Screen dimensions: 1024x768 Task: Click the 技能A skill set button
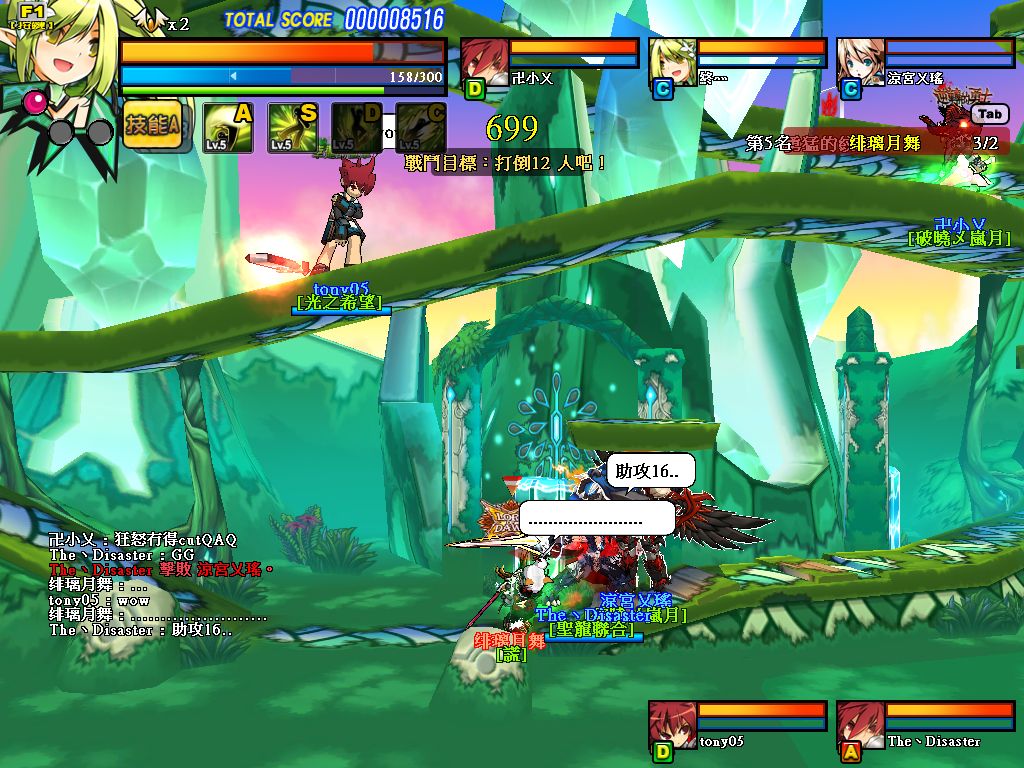(153, 126)
